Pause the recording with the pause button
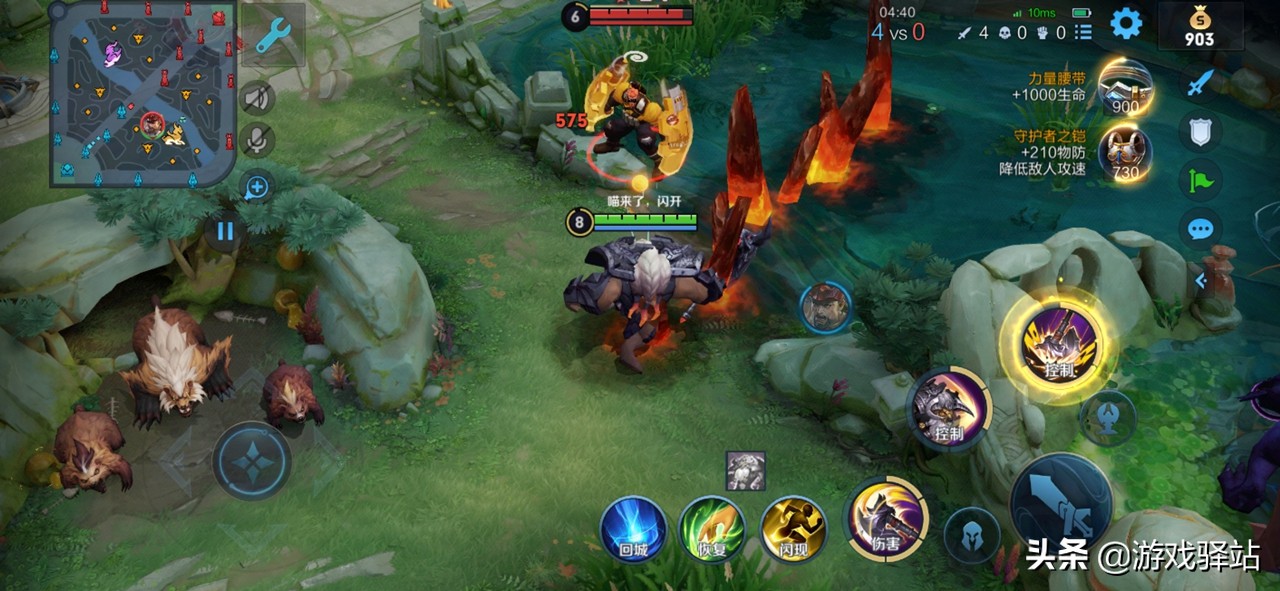This screenshot has height=591, width=1280. click(x=225, y=232)
